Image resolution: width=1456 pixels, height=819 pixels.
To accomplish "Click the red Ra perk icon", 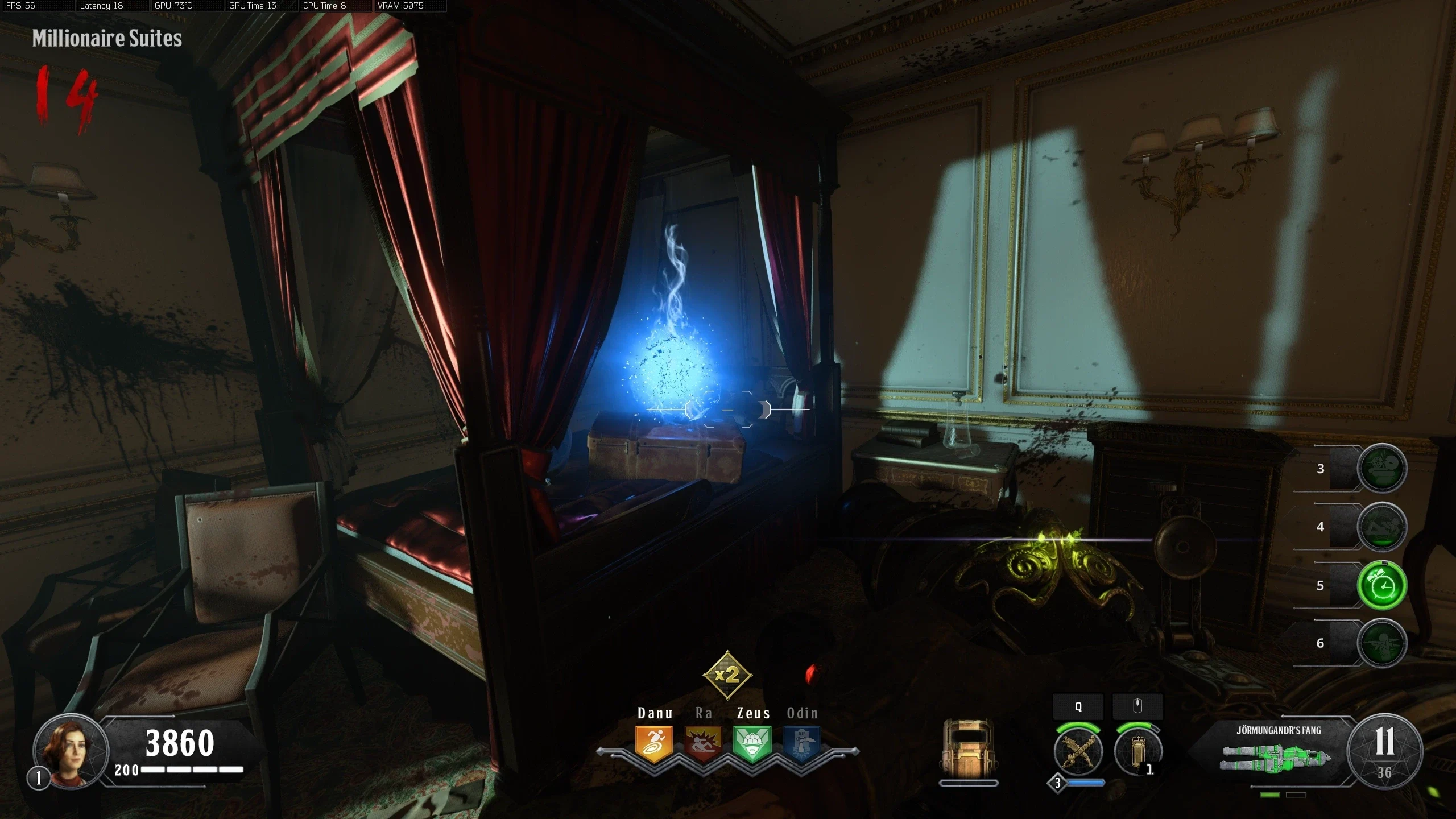I will 703,742.
